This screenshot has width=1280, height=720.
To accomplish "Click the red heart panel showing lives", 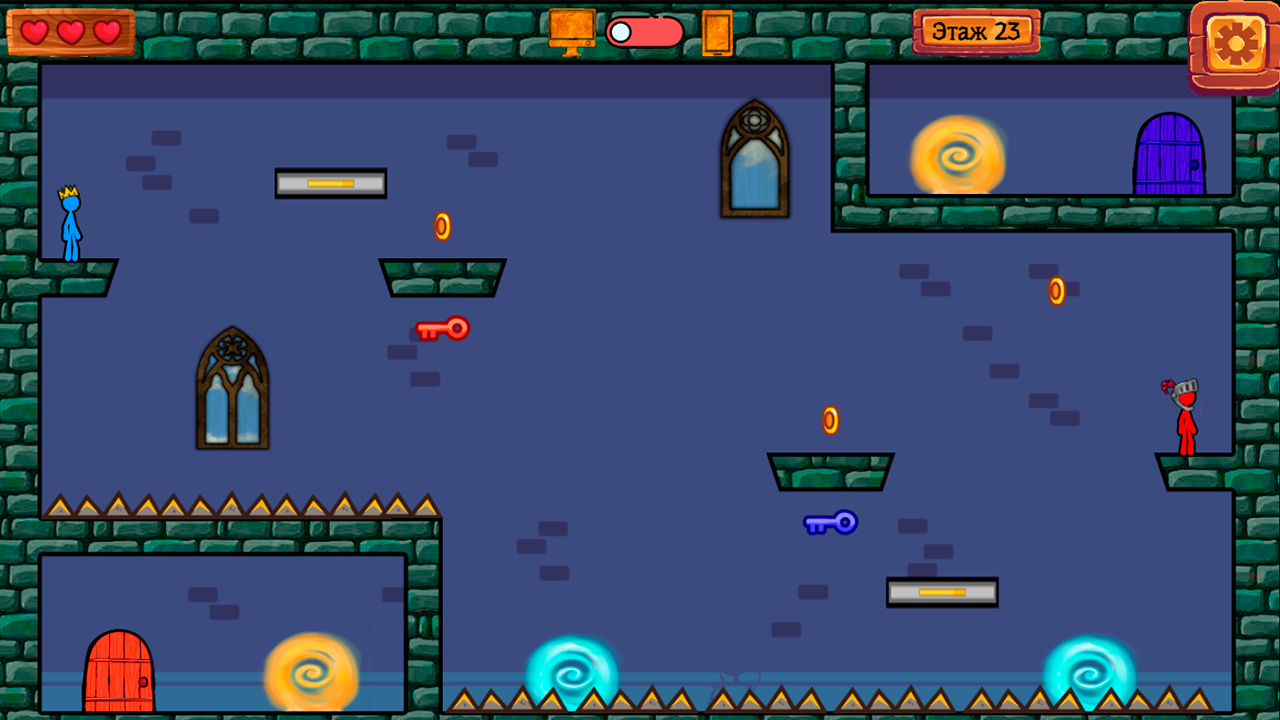I will pyautogui.click(x=70, y=31).
